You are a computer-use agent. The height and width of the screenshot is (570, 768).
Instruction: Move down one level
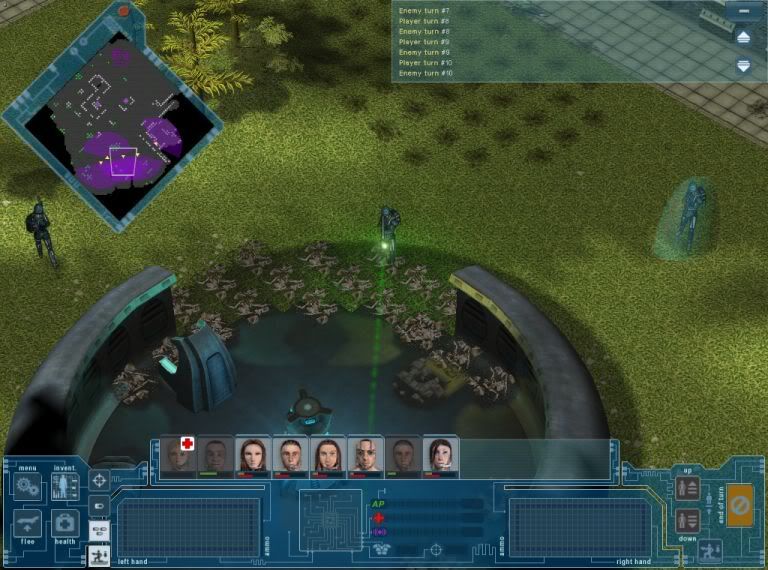tap(687, 520)
